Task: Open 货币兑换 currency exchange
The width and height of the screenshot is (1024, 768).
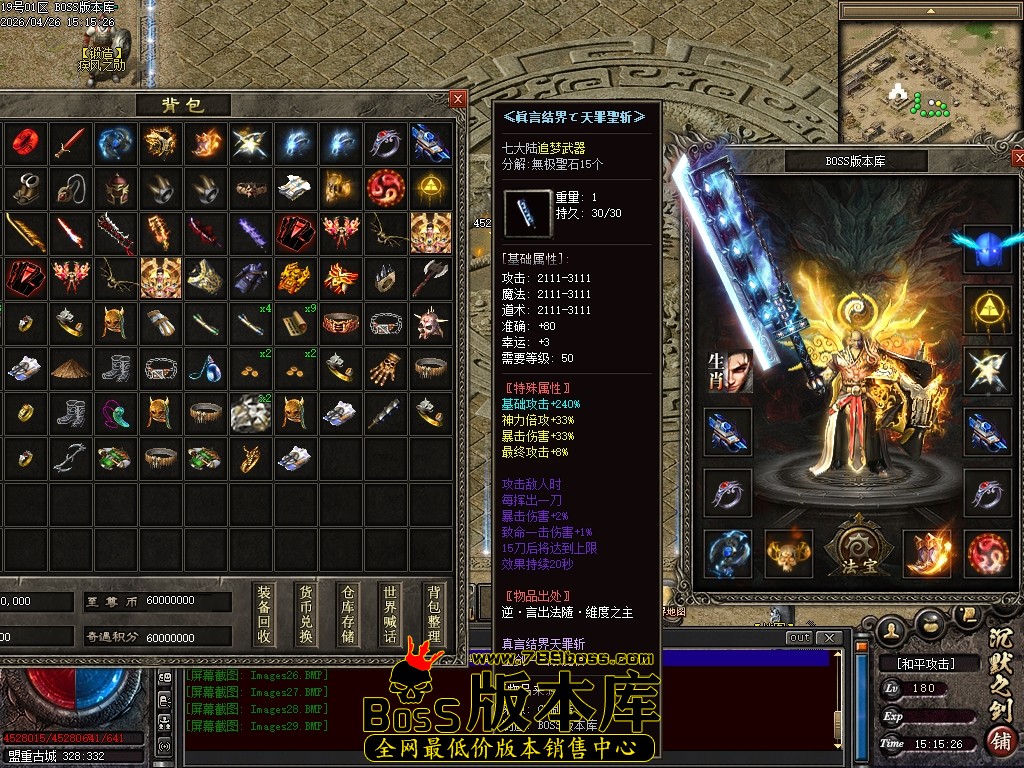Action: [x=306, y=614]
